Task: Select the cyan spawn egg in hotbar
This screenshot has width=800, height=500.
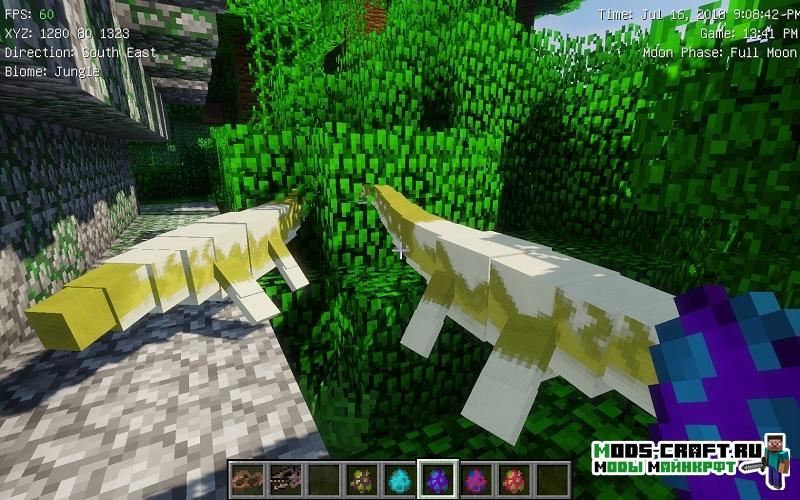Action: [400, 477]
